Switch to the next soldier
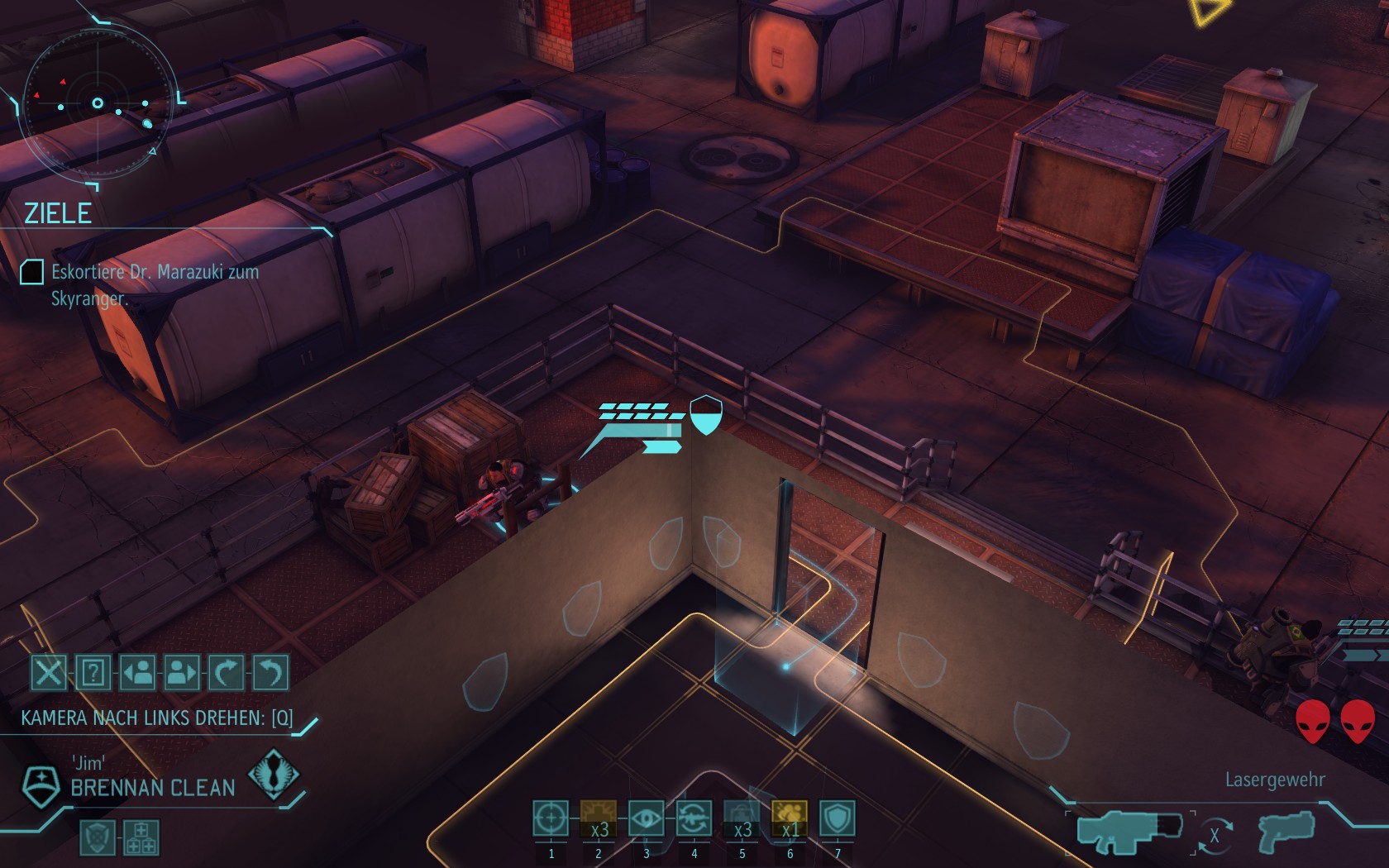The width and height of the screenshot is (1389, 868). [x=182, y=673]
